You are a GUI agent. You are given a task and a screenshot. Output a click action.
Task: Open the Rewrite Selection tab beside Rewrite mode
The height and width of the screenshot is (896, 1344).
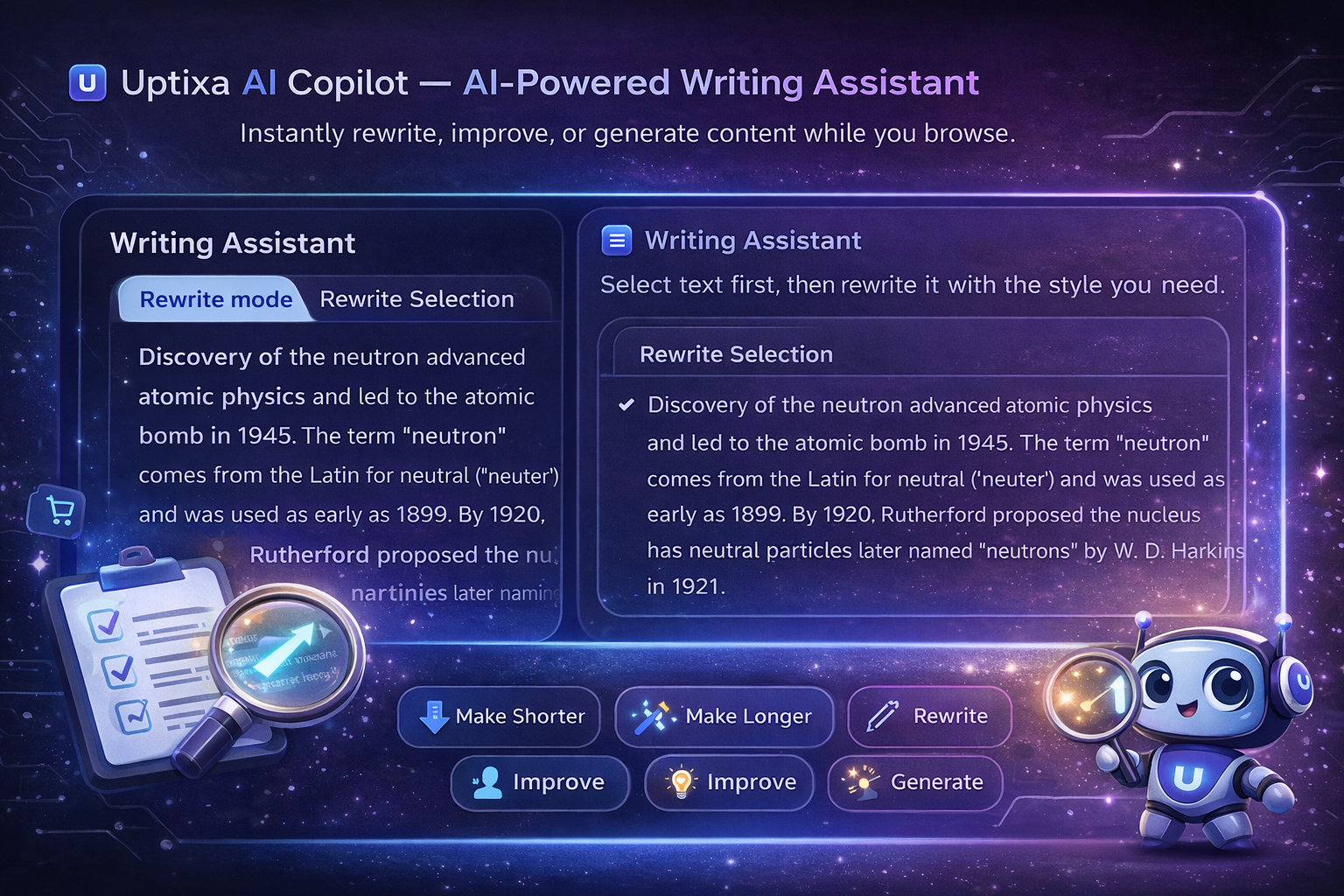[x=416, y=299]
